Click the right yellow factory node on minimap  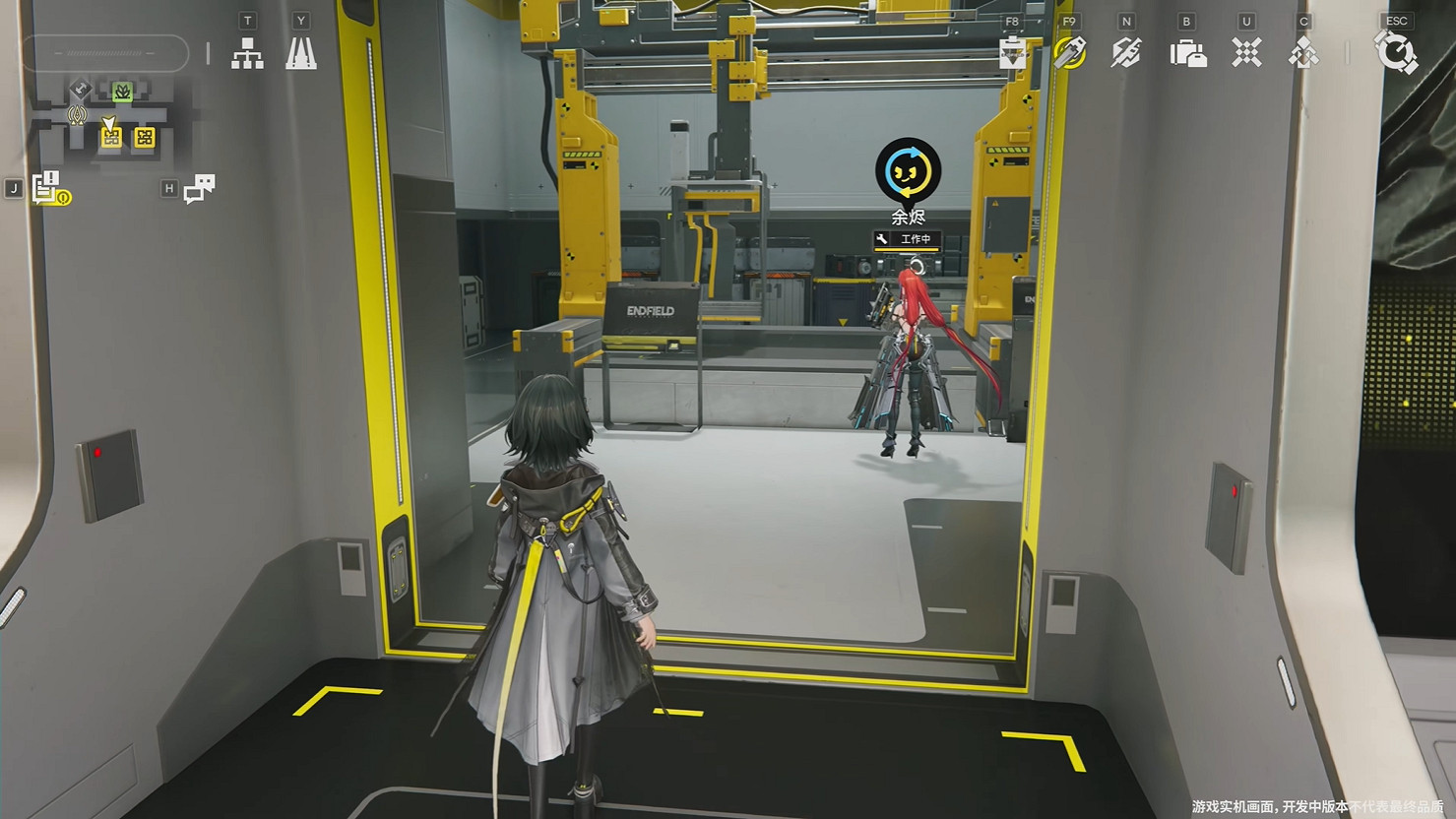(x=145, y=138)
